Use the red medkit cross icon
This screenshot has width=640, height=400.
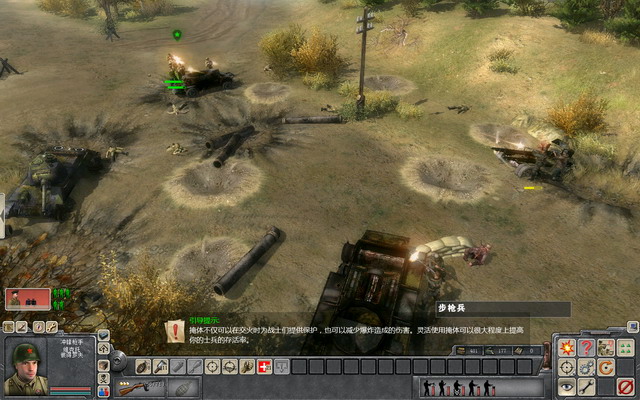tap(265, 366)
